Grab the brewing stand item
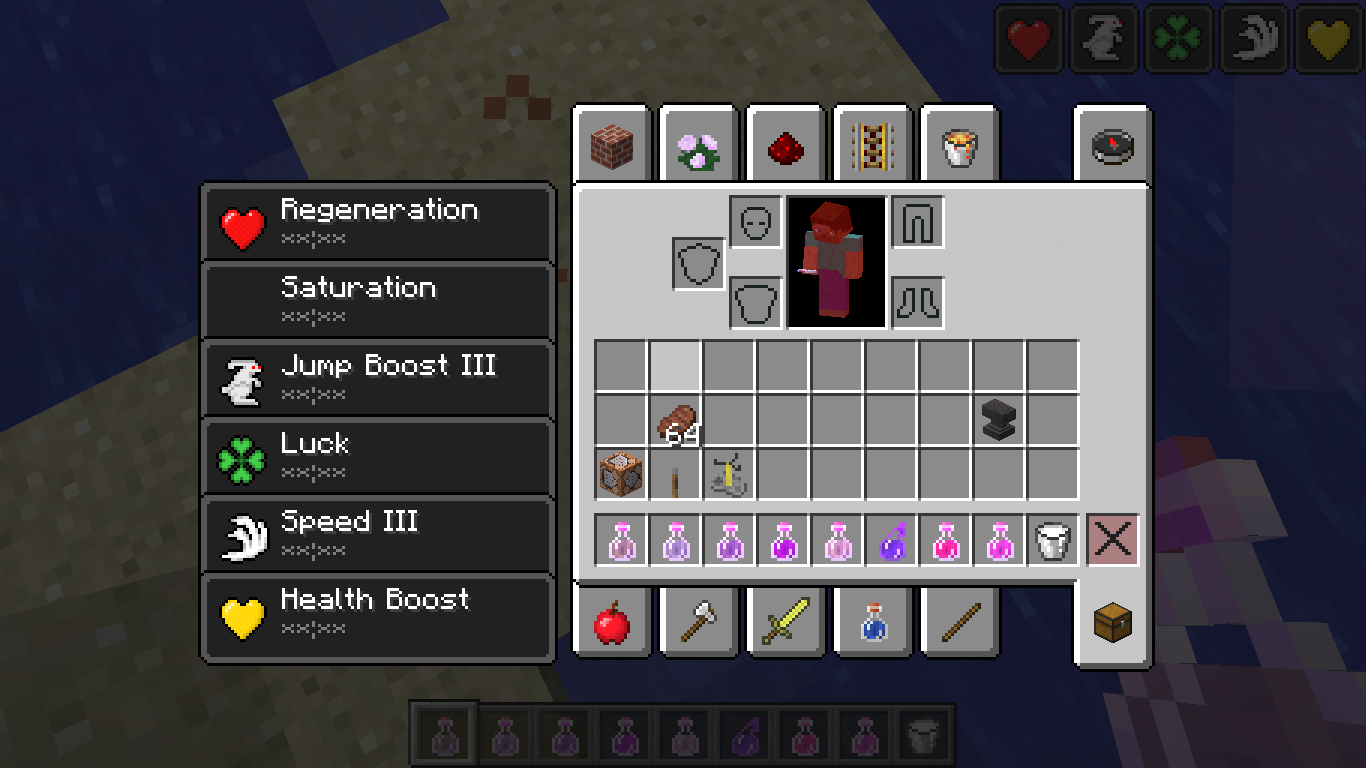This screenshot has width=1366, height=768. (729, 474)
